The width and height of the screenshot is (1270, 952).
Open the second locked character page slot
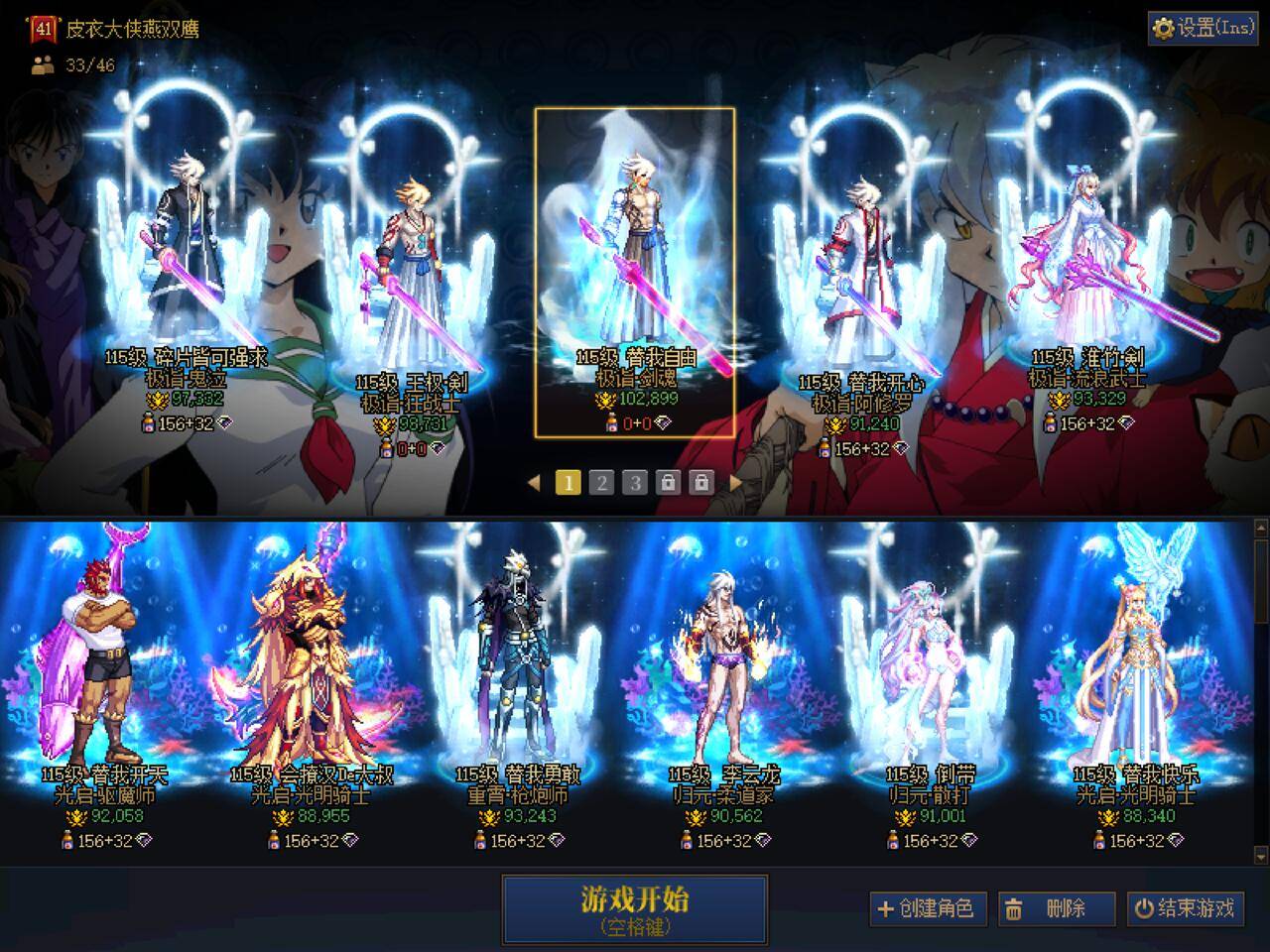click(702, 482)
